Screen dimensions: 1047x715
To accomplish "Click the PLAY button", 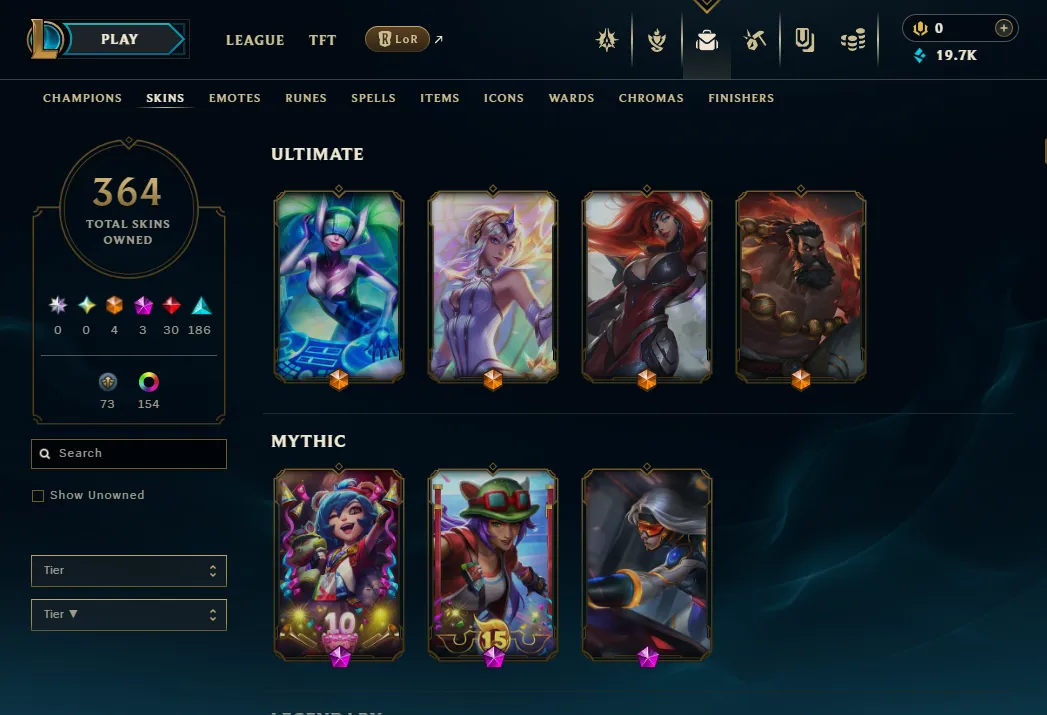I will [x=120, y=40].
